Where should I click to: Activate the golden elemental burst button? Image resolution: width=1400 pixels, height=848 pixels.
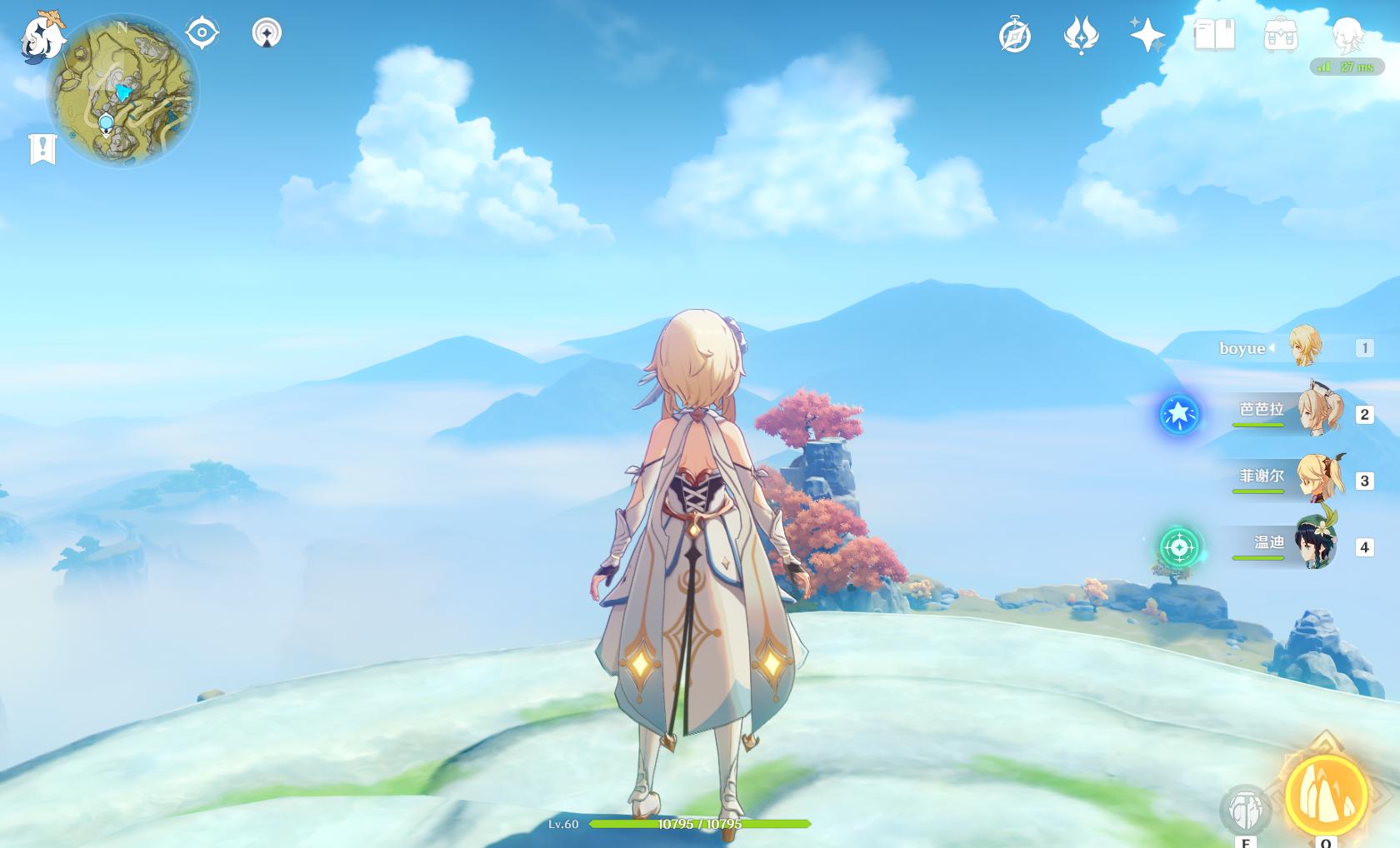[x=1326, y=794]
